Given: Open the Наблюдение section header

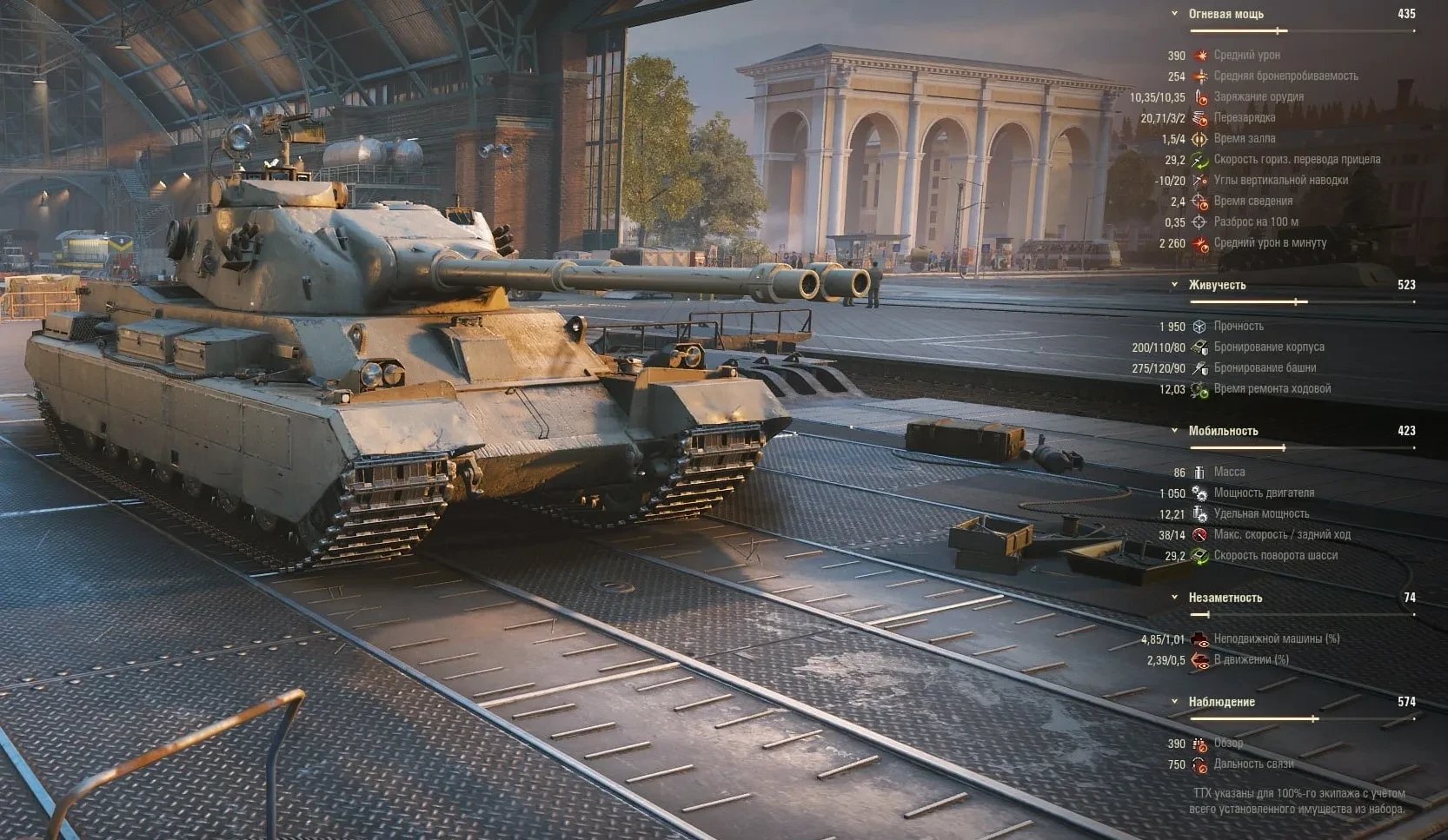Looking at the screenshot, I should [1220, 702].
